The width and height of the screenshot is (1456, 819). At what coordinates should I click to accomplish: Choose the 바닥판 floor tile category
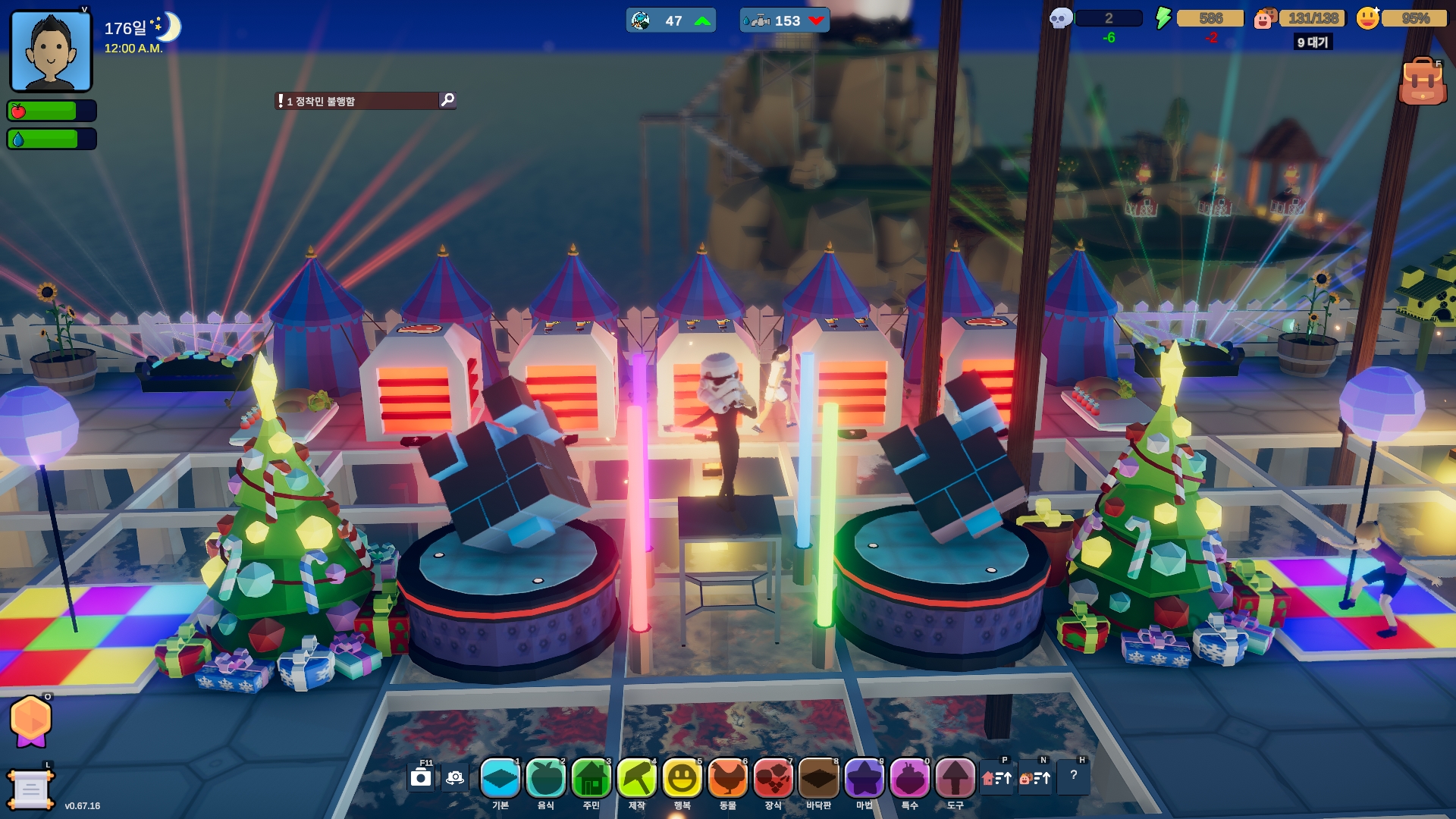(x=819, y=779)
